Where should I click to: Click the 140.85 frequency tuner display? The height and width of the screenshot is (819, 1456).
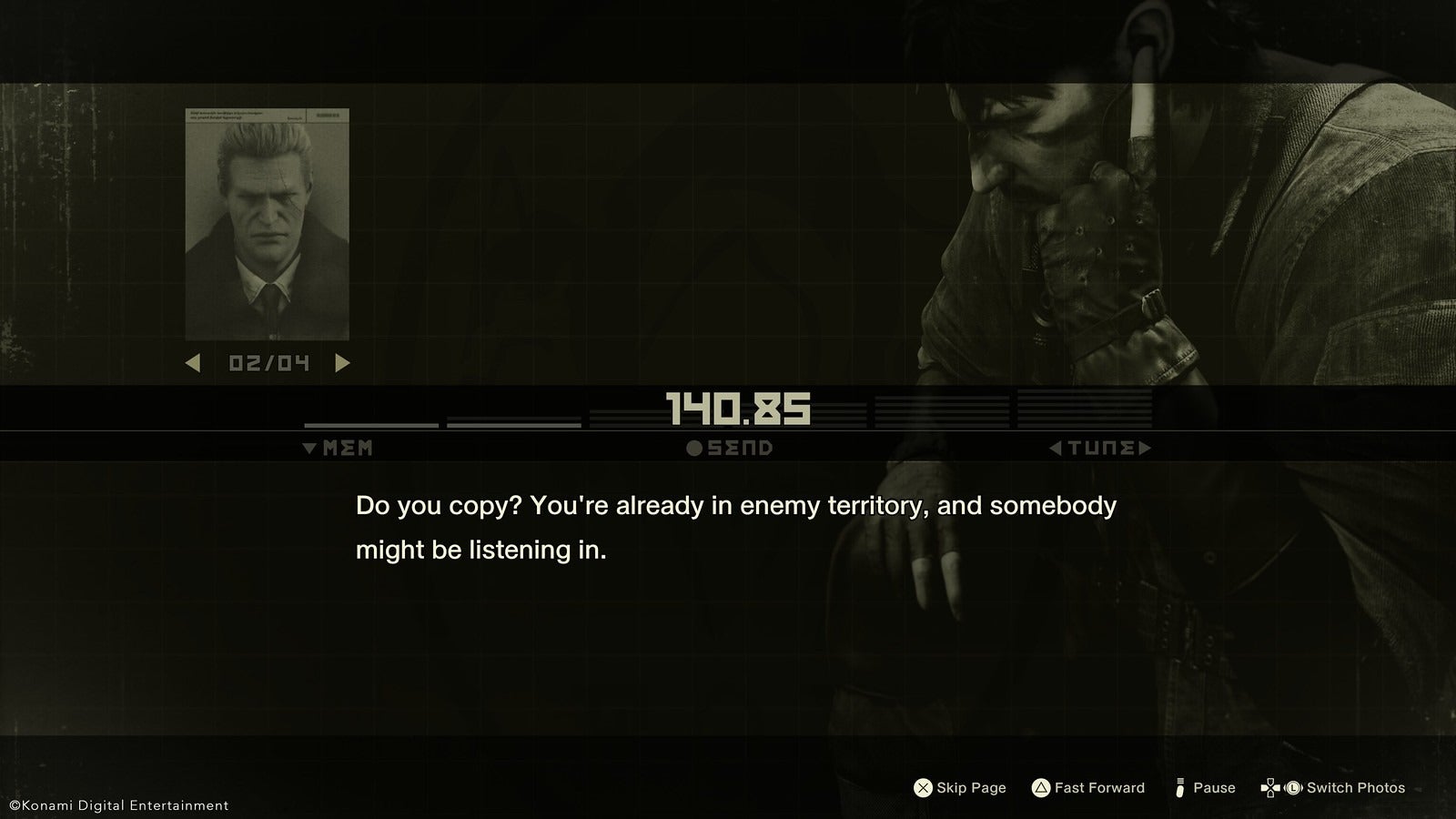737,409
